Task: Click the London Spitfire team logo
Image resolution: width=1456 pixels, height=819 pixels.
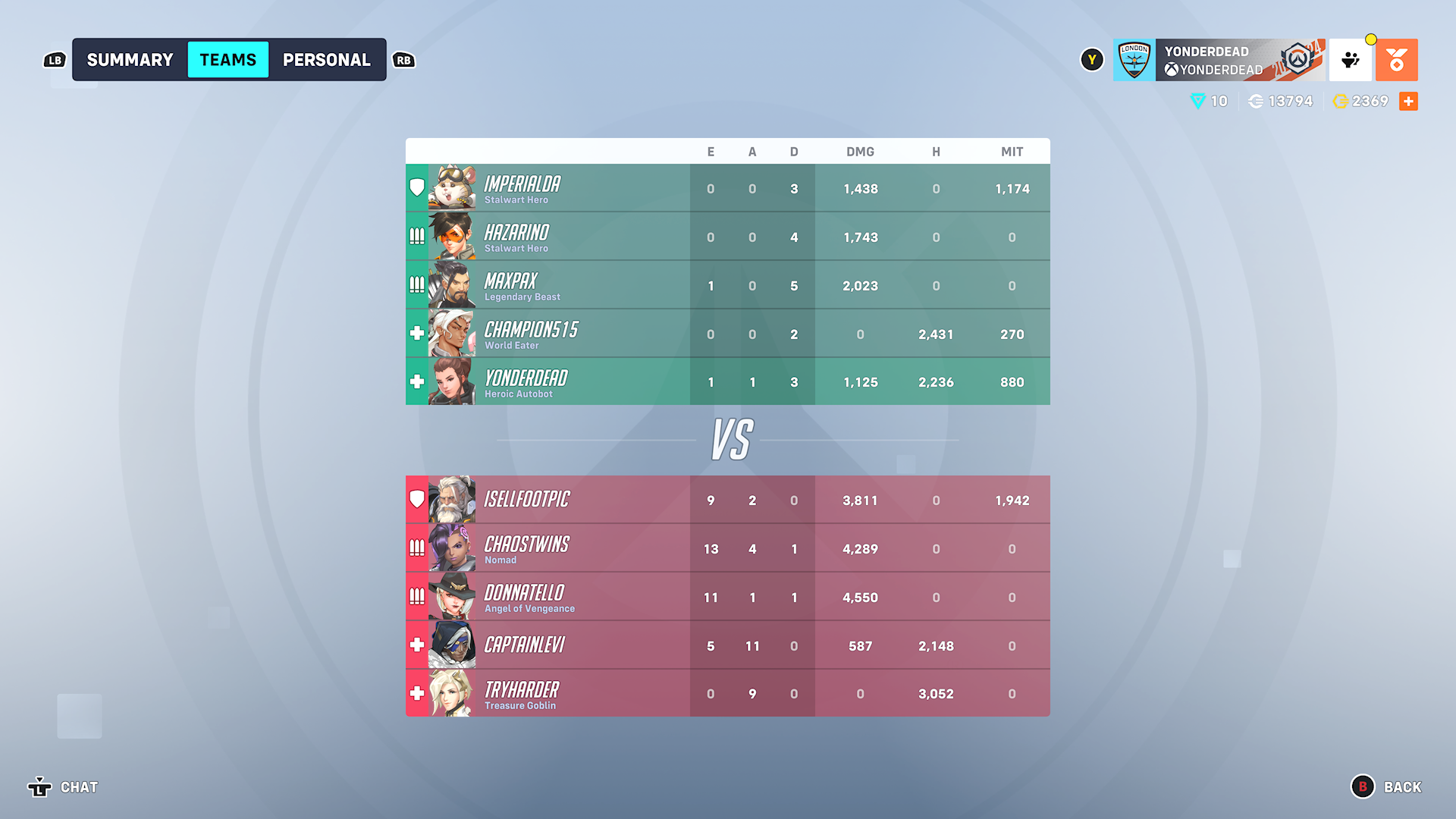Action: pyautogui.click(x=1134, y=59)
